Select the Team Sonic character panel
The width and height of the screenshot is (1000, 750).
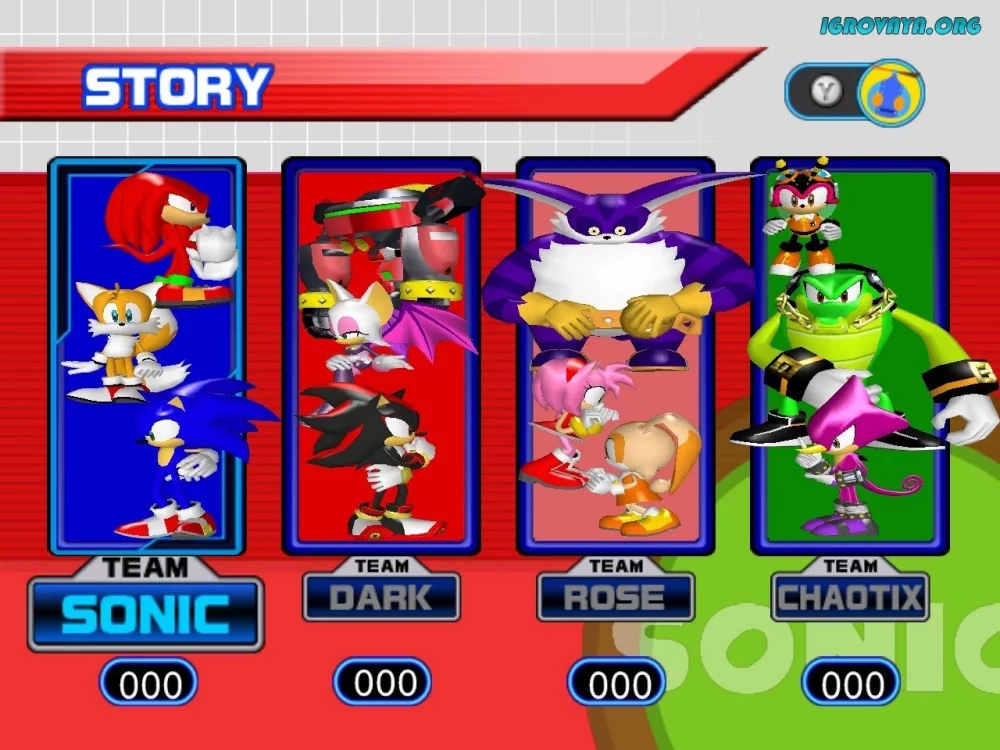(x=147, y=355)
